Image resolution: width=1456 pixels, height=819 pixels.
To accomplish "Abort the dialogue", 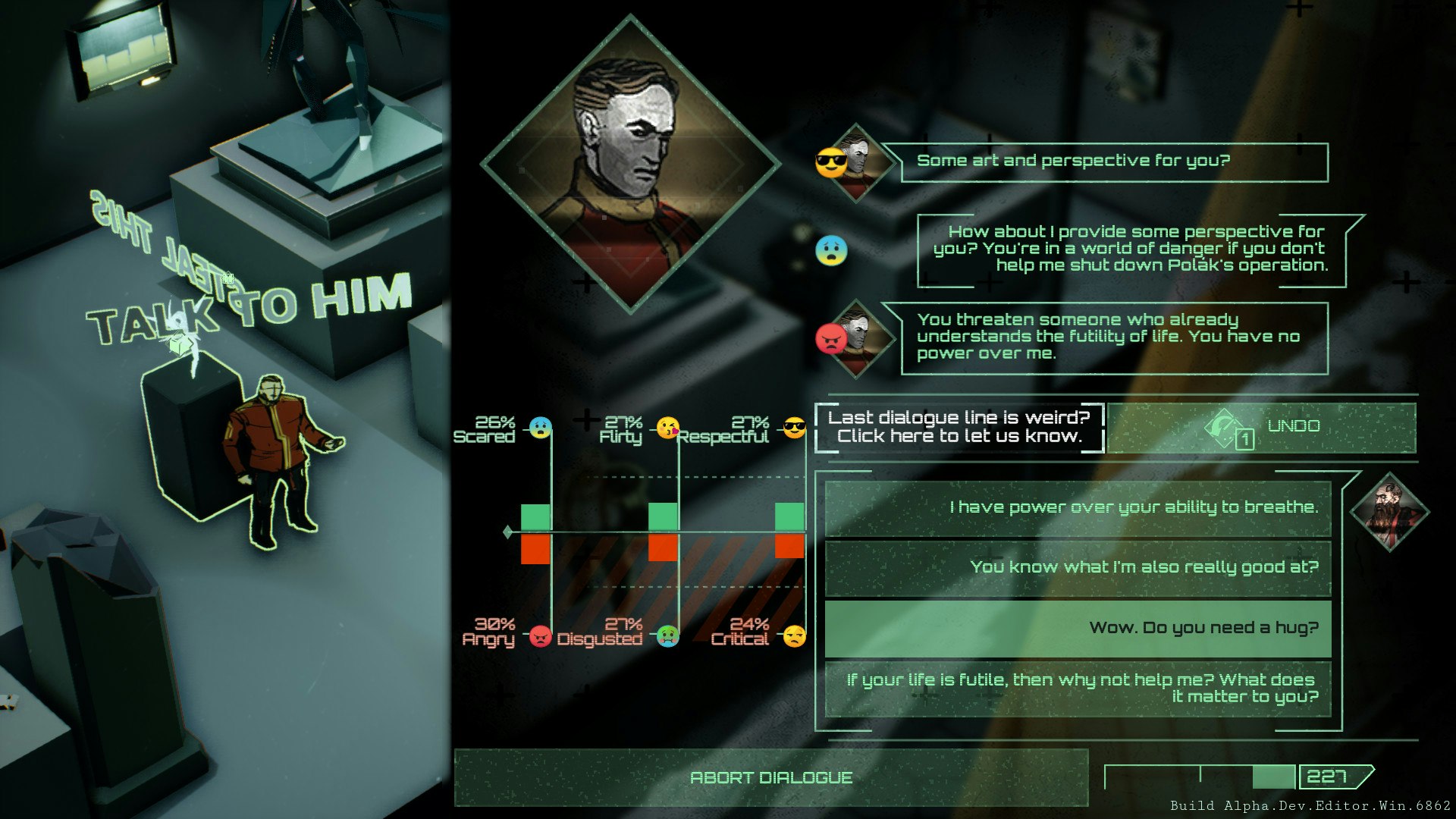I will pos(770,777).
